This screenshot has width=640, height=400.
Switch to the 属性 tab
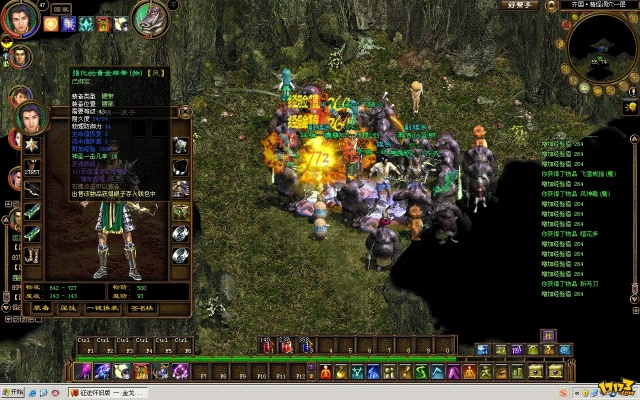point(67,308)
